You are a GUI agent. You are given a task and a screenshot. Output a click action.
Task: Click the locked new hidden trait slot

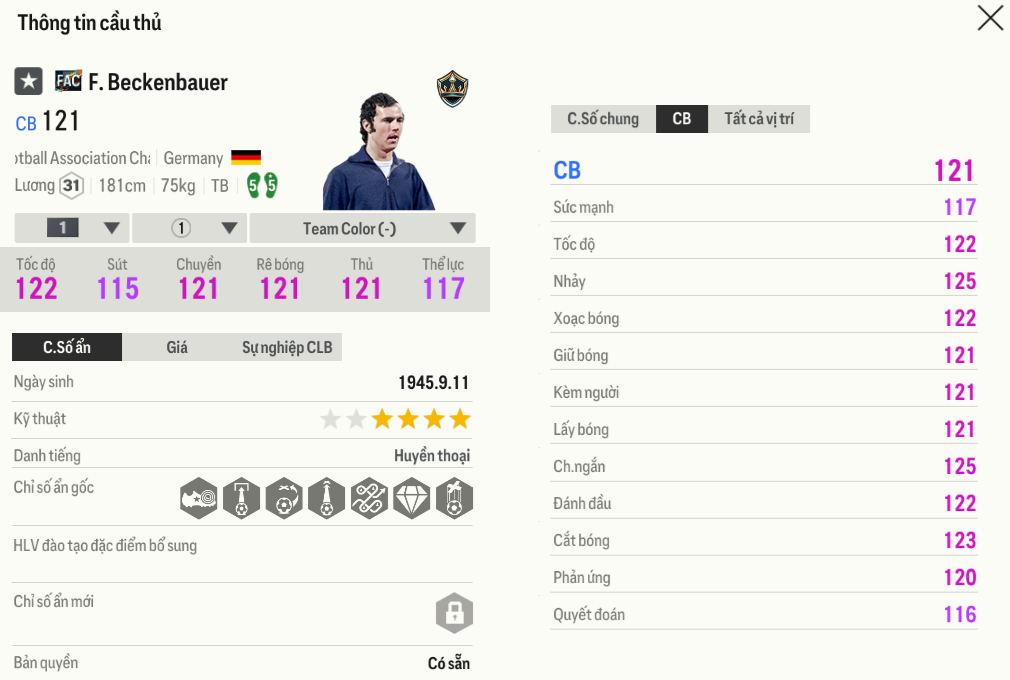coord(454,612)
